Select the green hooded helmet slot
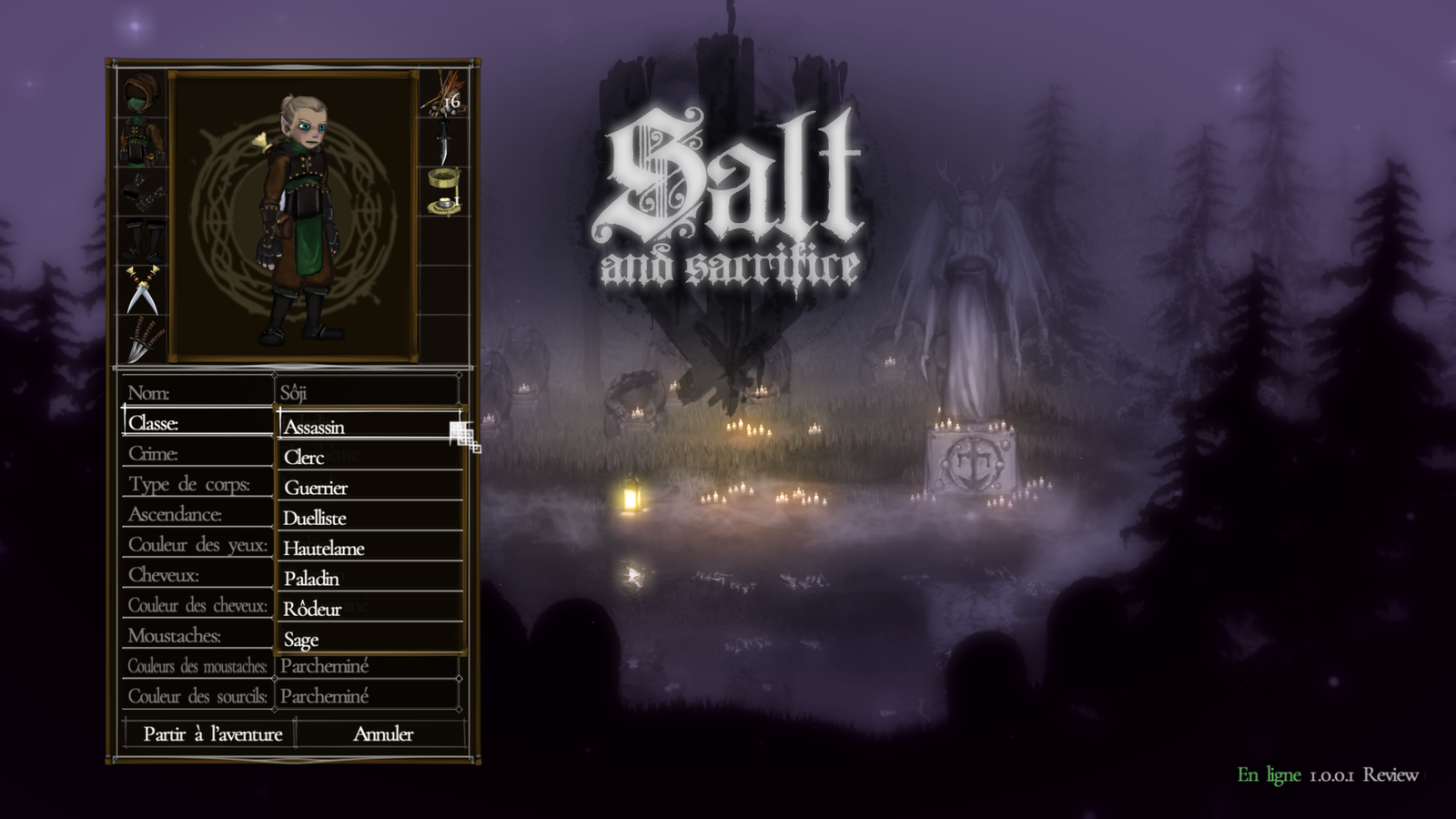This screenshot has height=819, width=1456. [x=143, y=94]
